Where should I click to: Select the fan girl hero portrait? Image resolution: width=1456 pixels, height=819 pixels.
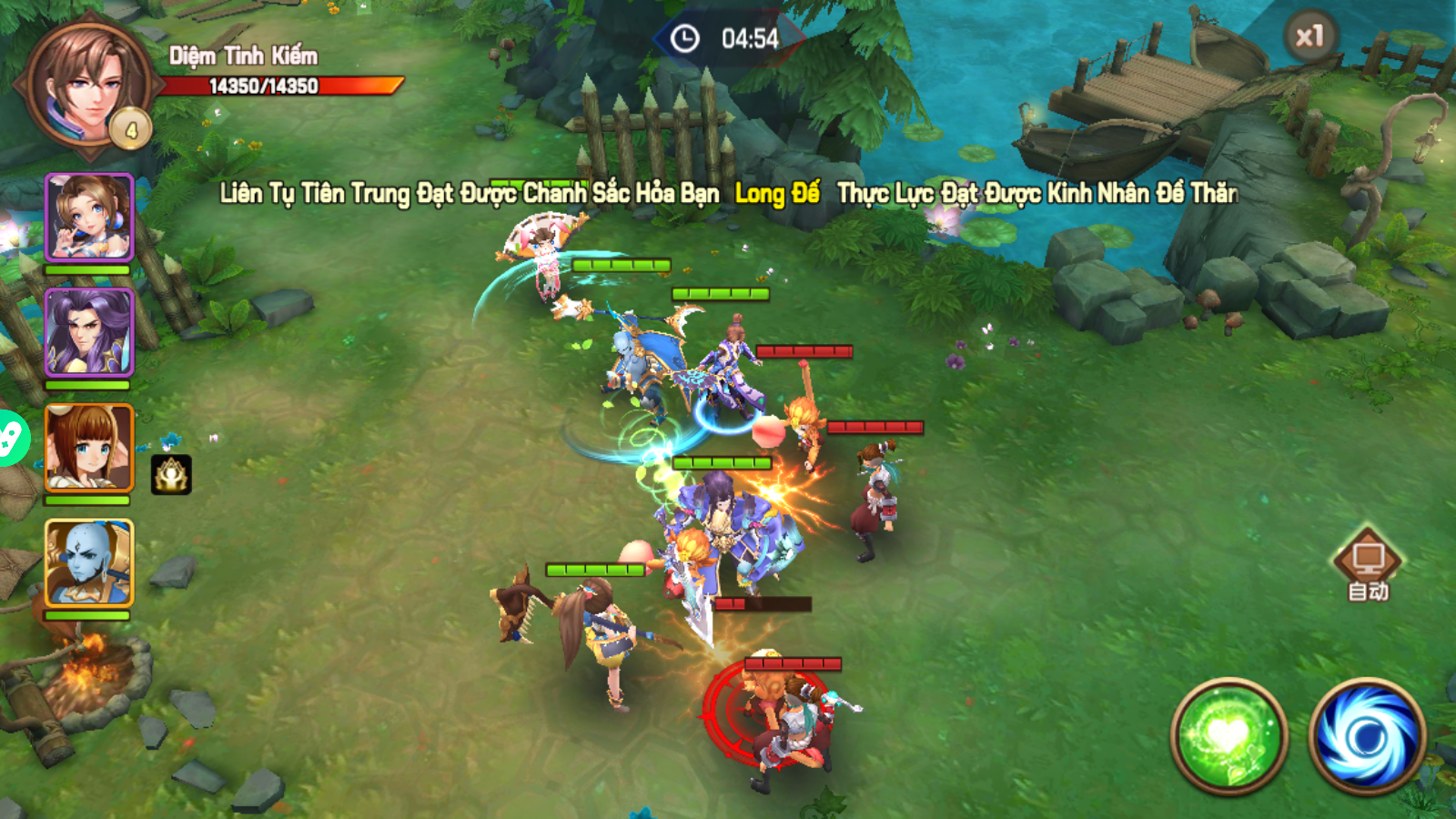click(x=89, y=218)
